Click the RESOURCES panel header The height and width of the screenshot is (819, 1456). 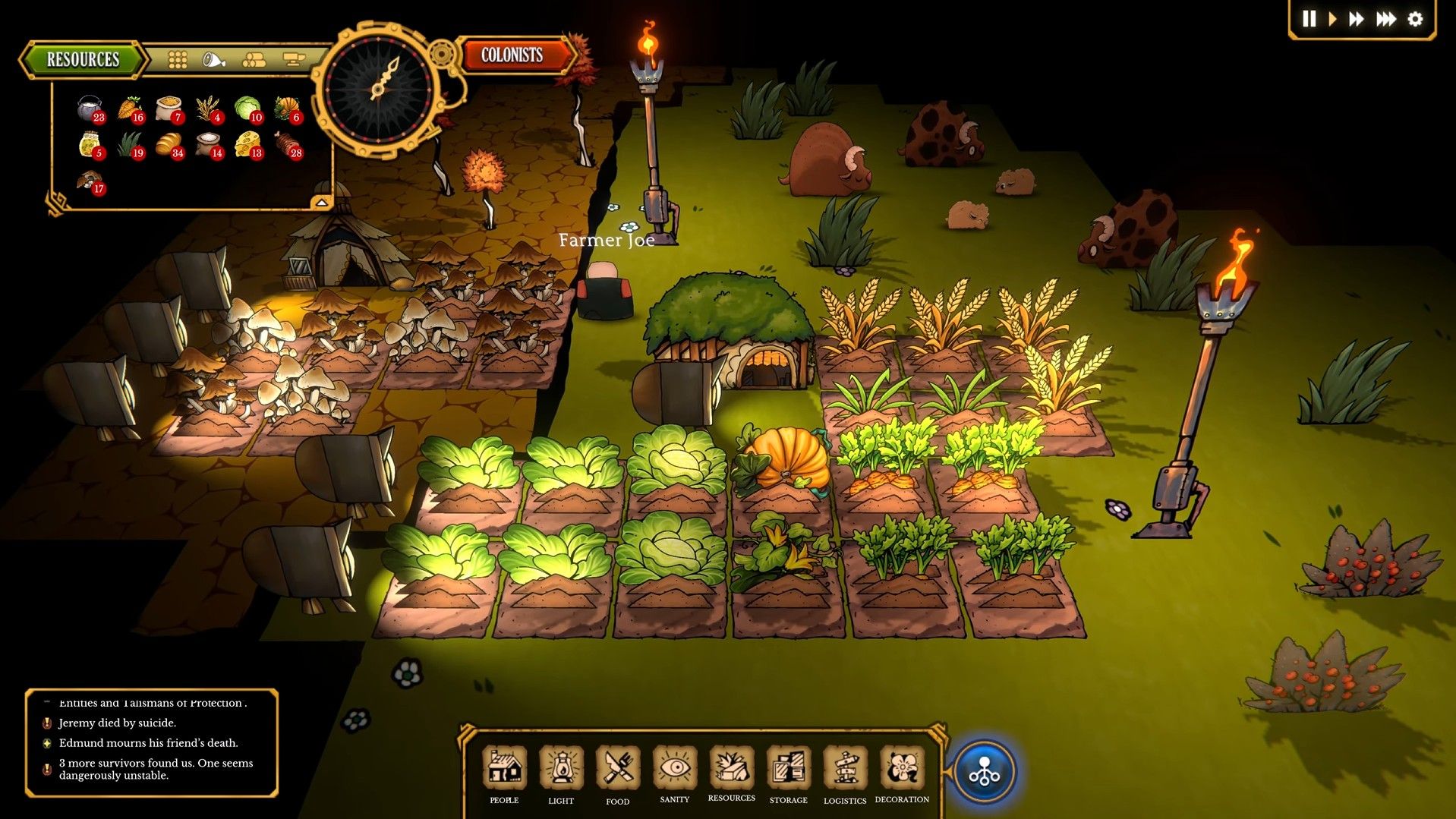point(82,58)
